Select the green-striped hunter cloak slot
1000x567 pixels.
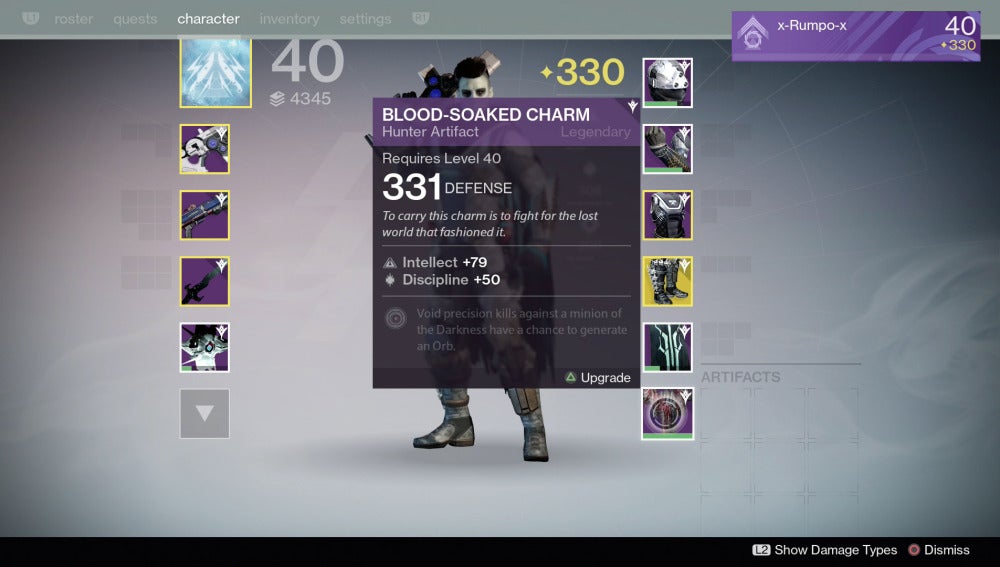668,347
